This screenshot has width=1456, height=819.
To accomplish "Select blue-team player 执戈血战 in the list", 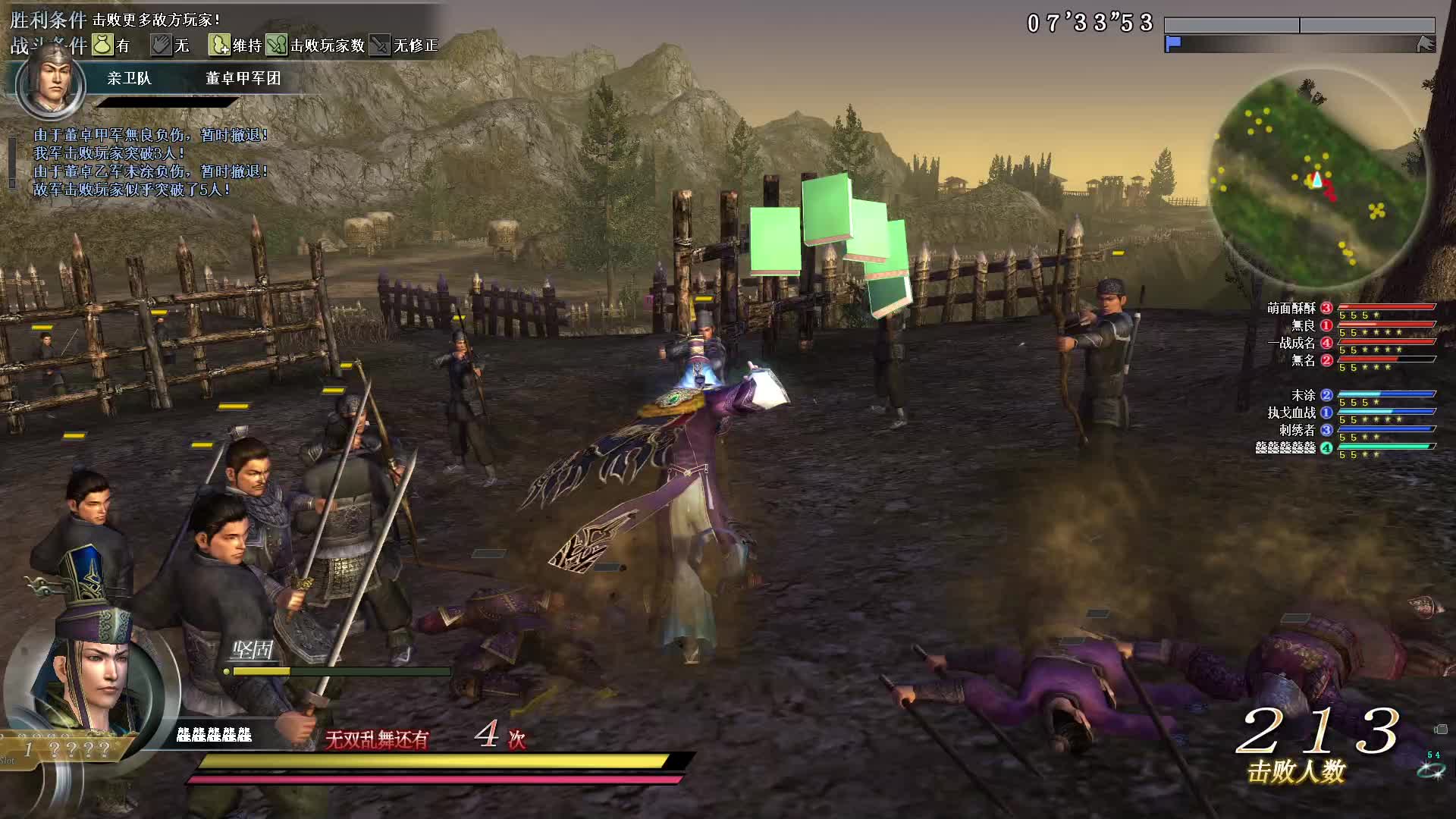I will click(x=1293, y=413).
